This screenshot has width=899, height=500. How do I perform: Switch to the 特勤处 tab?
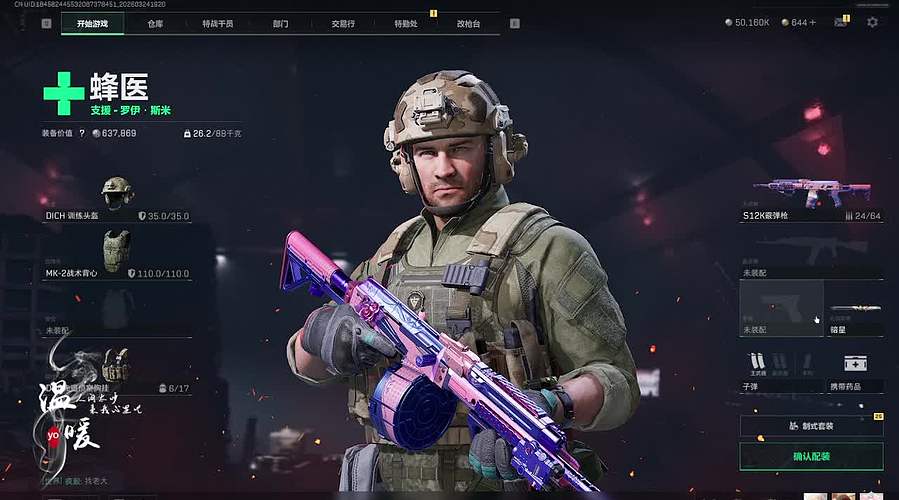405,23
